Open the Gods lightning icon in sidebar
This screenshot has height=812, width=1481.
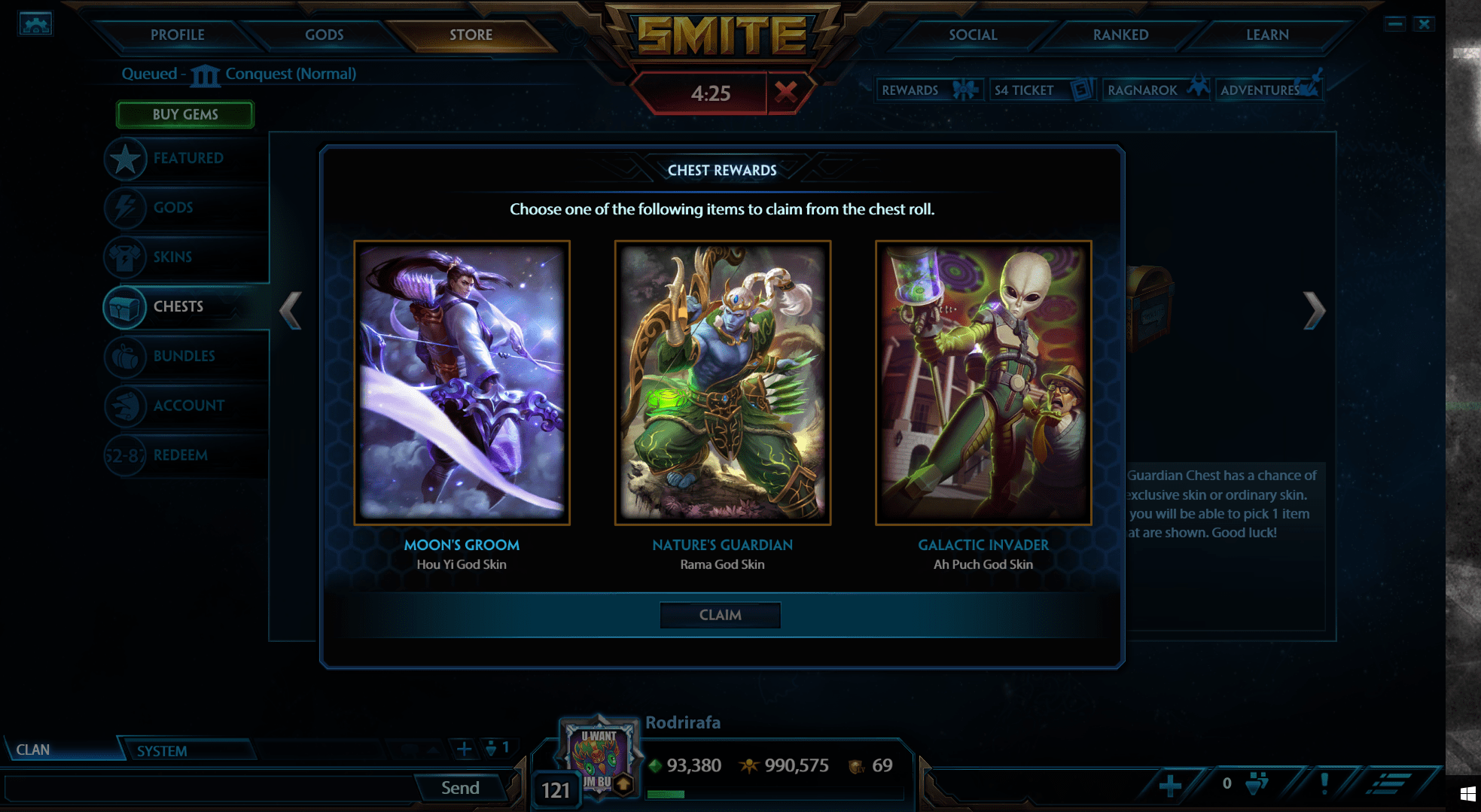coord(126,208)
